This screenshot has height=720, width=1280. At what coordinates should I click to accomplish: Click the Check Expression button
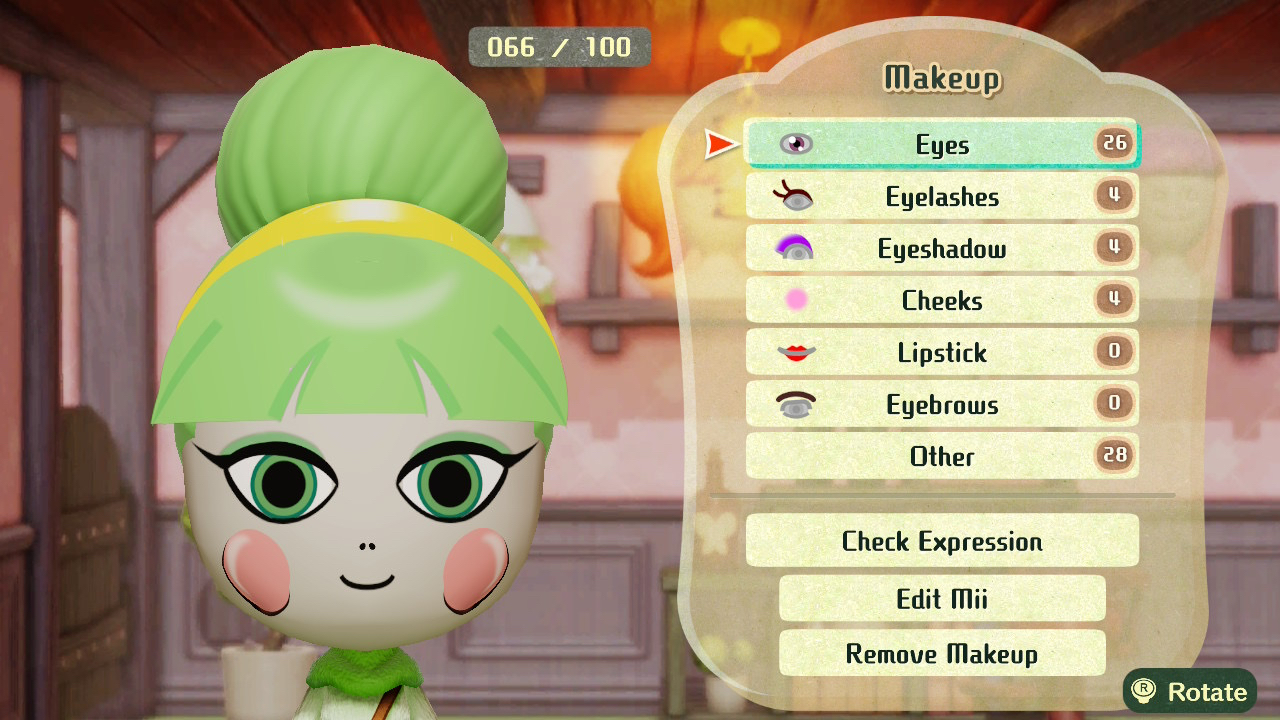941,542
